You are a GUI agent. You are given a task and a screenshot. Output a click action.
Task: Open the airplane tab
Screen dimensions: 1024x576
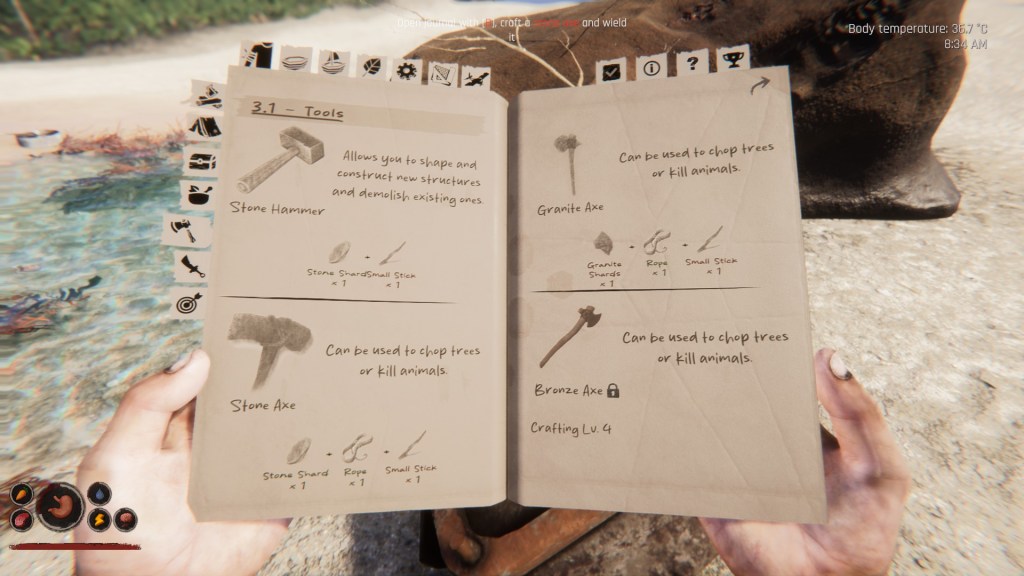pos(475,75)
